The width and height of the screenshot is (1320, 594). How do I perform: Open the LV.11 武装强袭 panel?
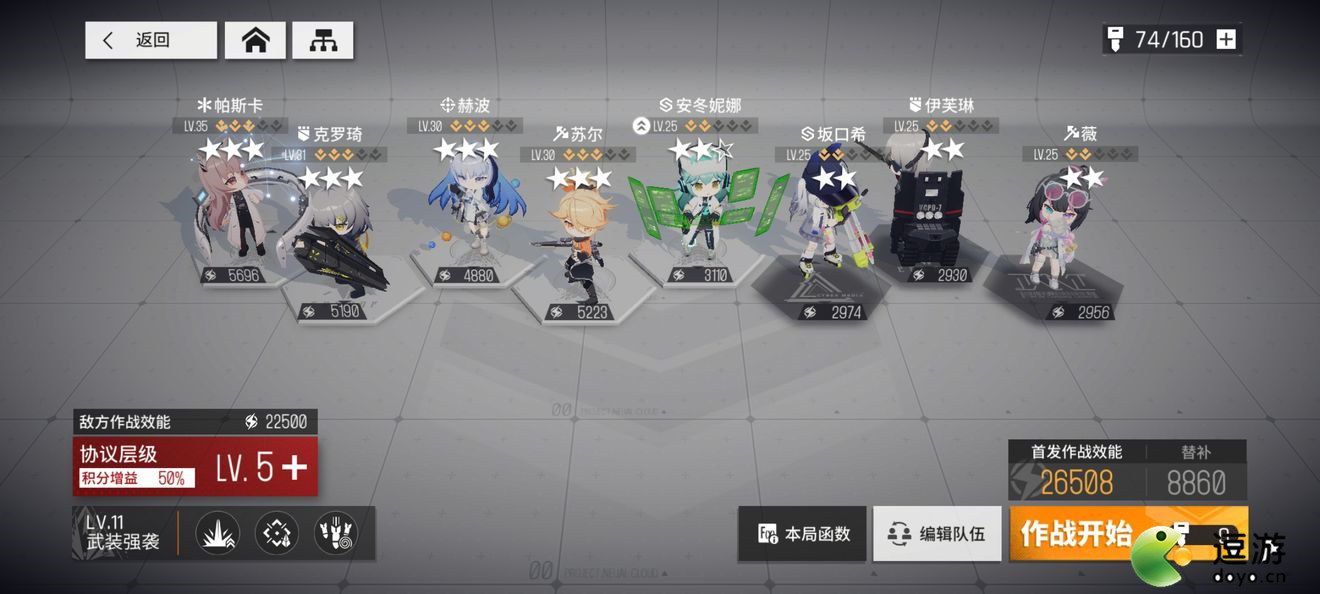click(124, 533)
